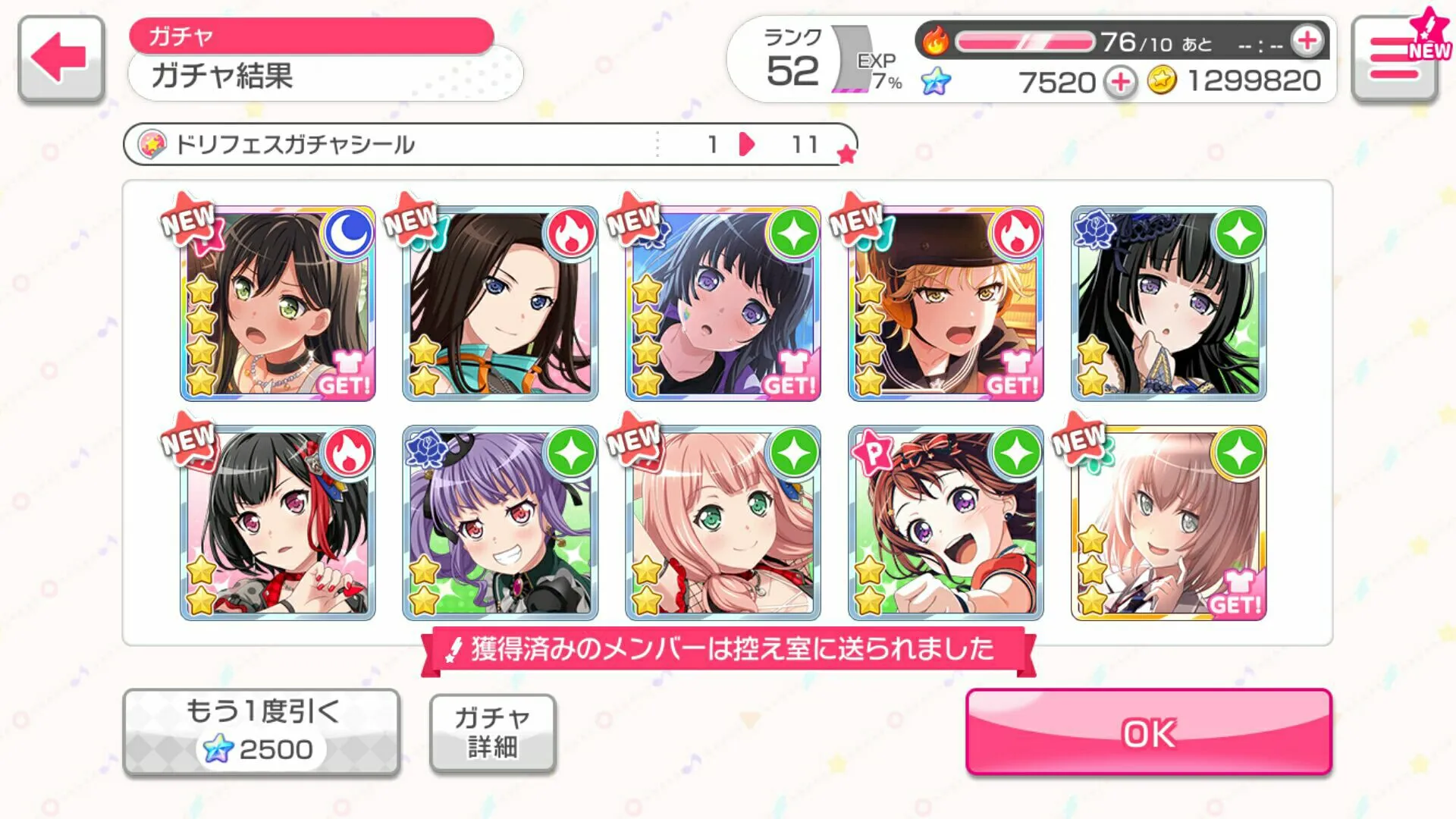Open the ガチャ詳細 gacha details

click(492, 733)
